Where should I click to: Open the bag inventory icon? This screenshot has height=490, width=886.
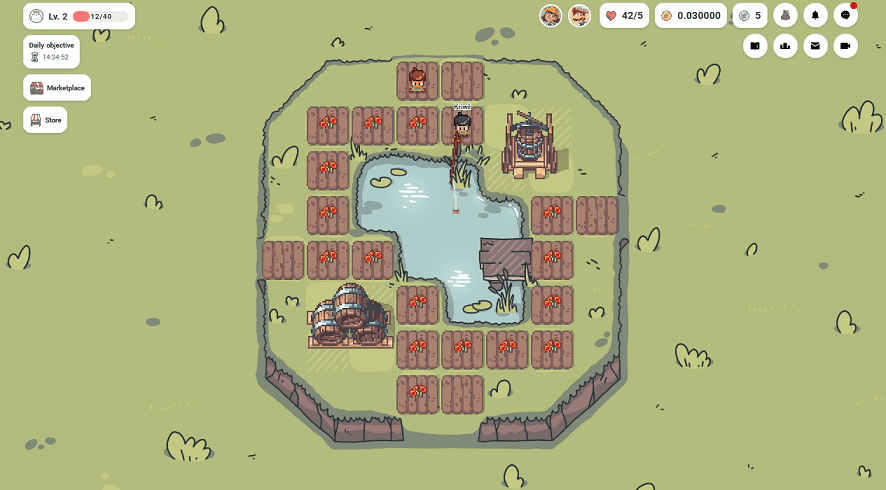(x=785, y=16)
